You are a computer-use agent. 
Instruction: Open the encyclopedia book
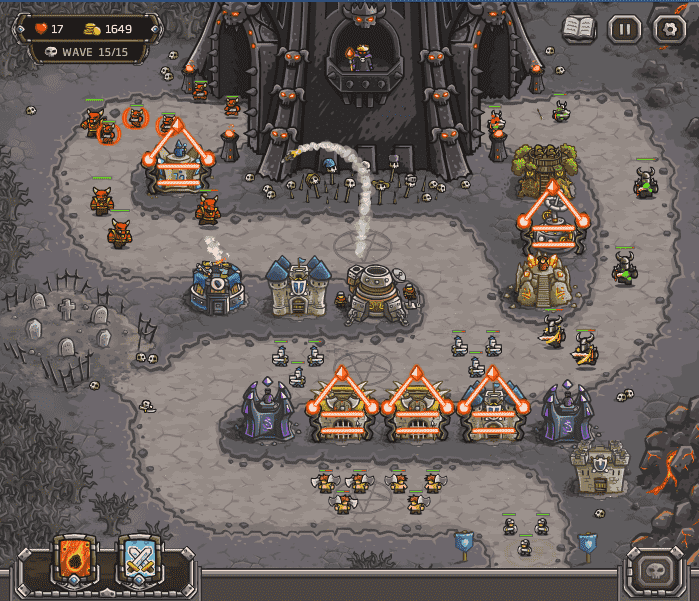tap(578, 28)
